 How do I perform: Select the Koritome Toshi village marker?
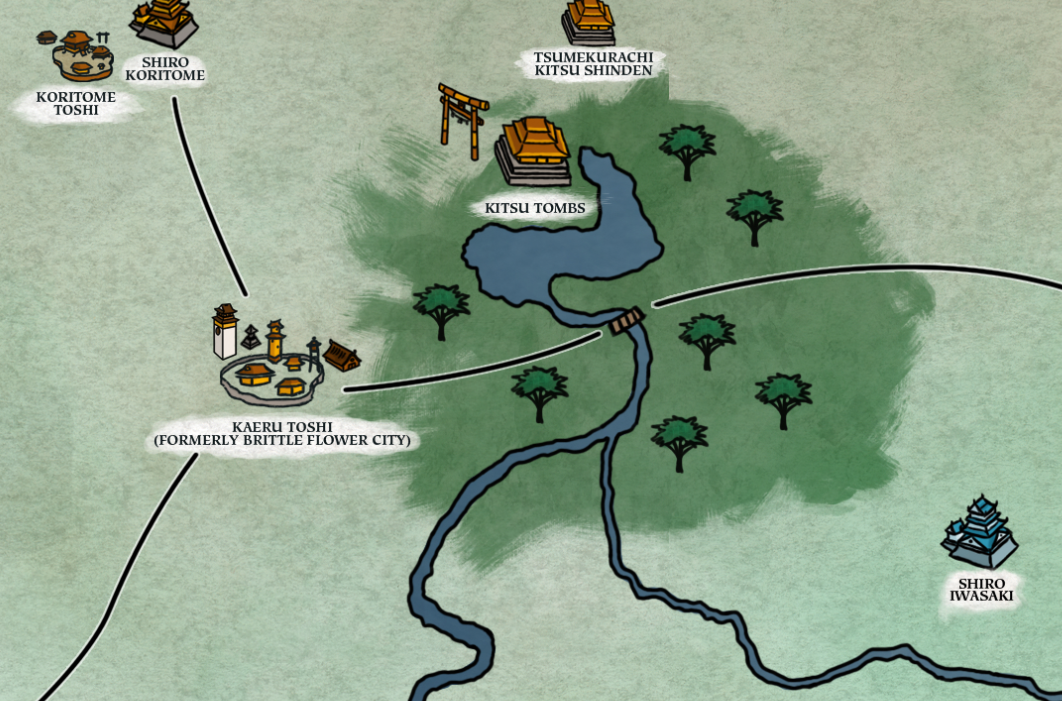pyautogui.click(x=80, y=56)
